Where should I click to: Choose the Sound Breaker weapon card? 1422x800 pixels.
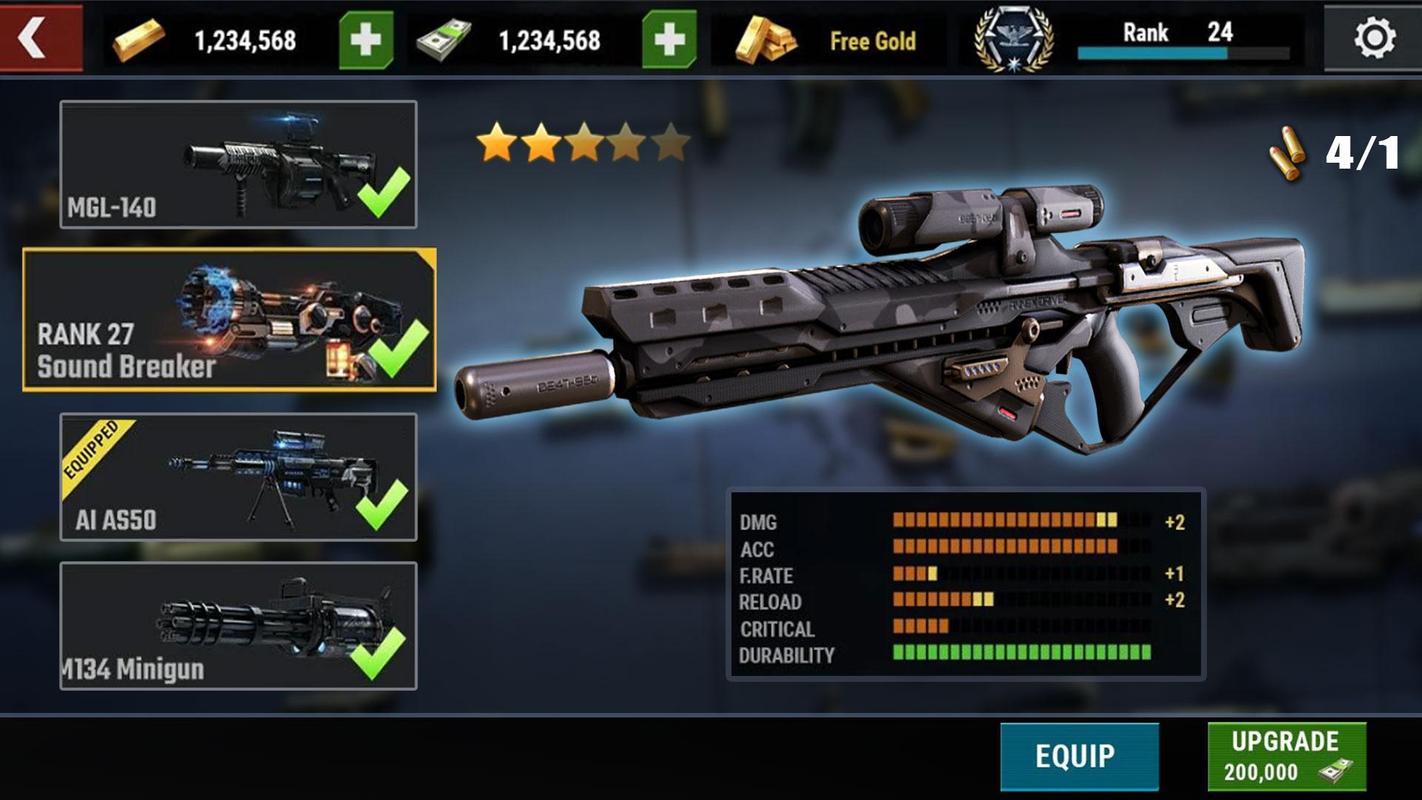pyautogui.click(x=230, y=320)
